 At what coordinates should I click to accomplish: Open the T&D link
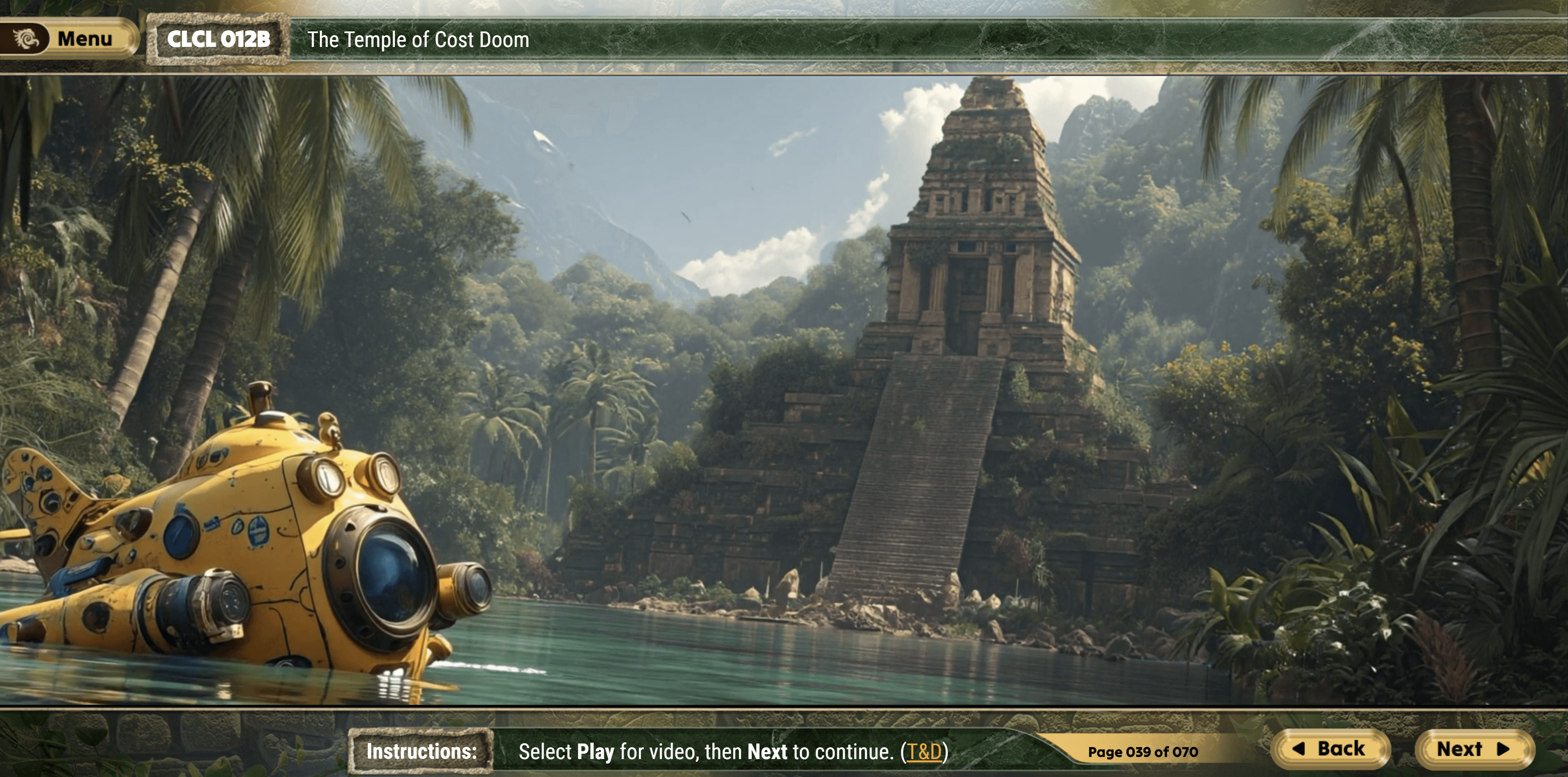[x=924, y=752]
